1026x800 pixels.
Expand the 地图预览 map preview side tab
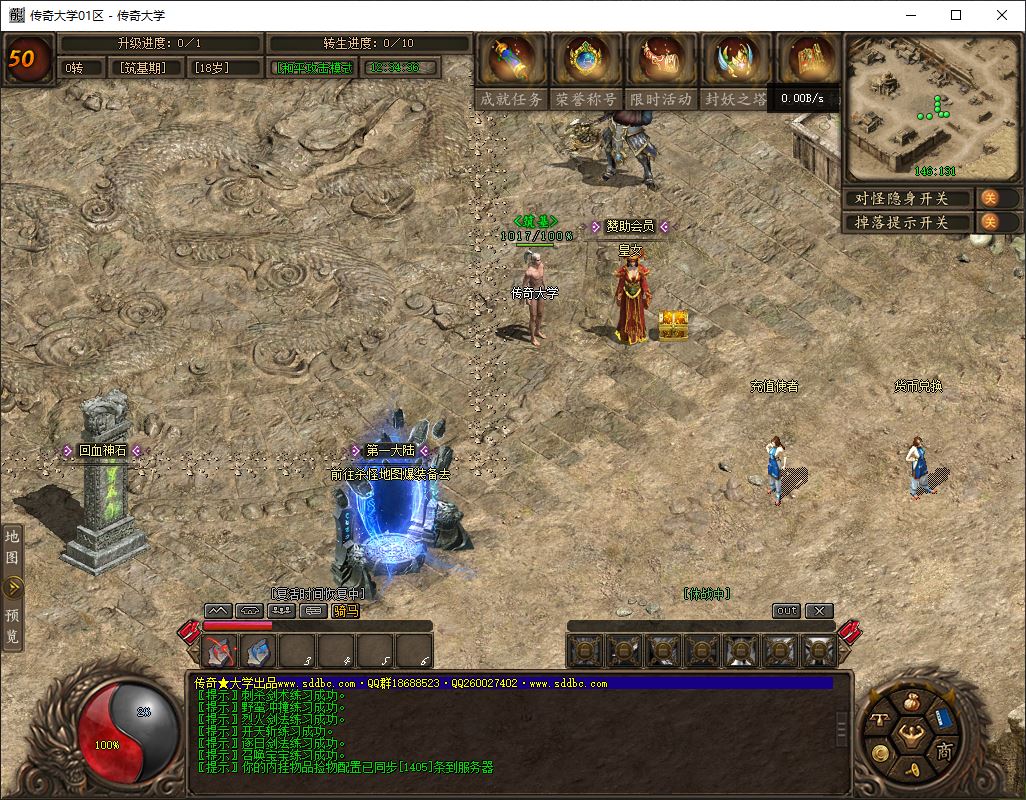[x=13, y=587]
